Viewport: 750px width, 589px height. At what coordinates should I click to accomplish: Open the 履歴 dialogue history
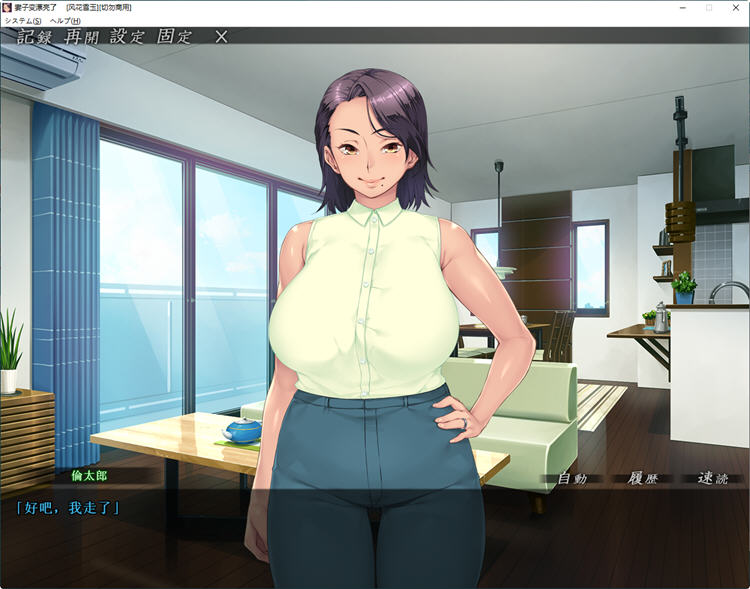click(x=636, y=478)
